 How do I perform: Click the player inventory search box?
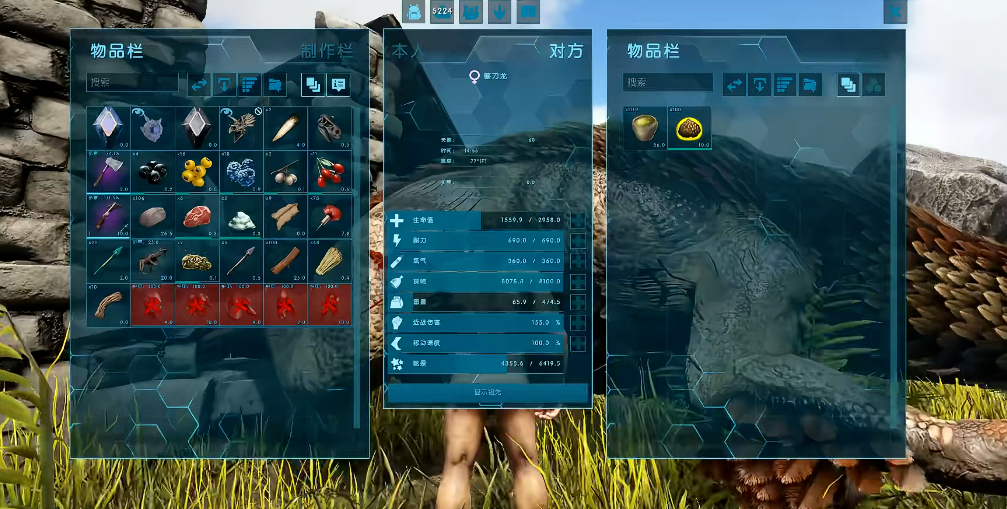pos(130,83)
